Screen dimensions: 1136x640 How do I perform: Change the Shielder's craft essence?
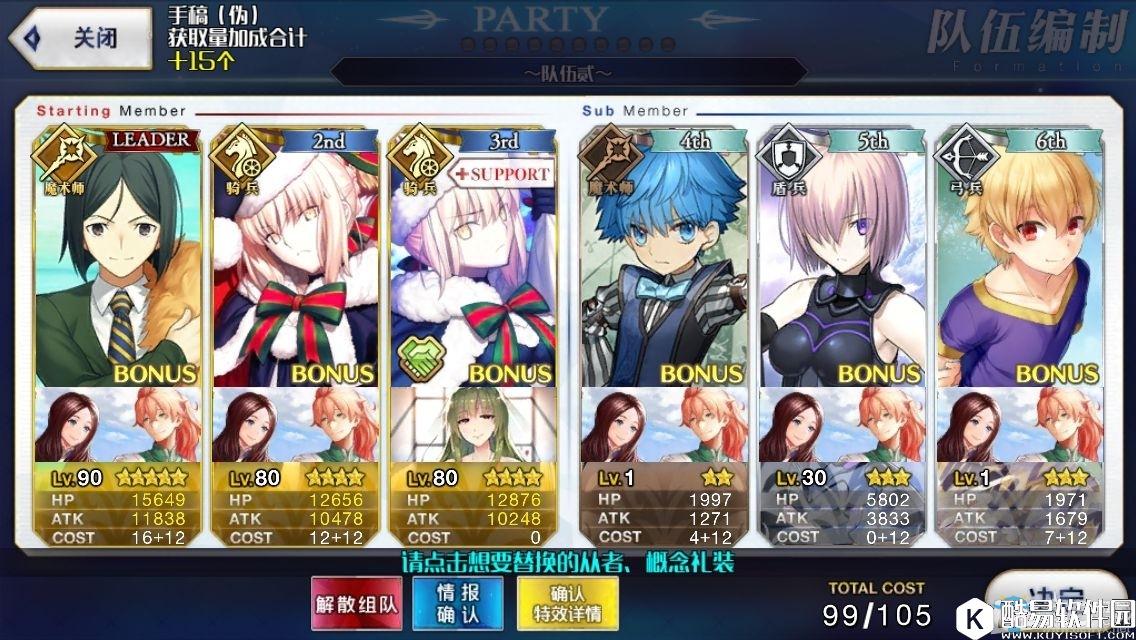841,427
